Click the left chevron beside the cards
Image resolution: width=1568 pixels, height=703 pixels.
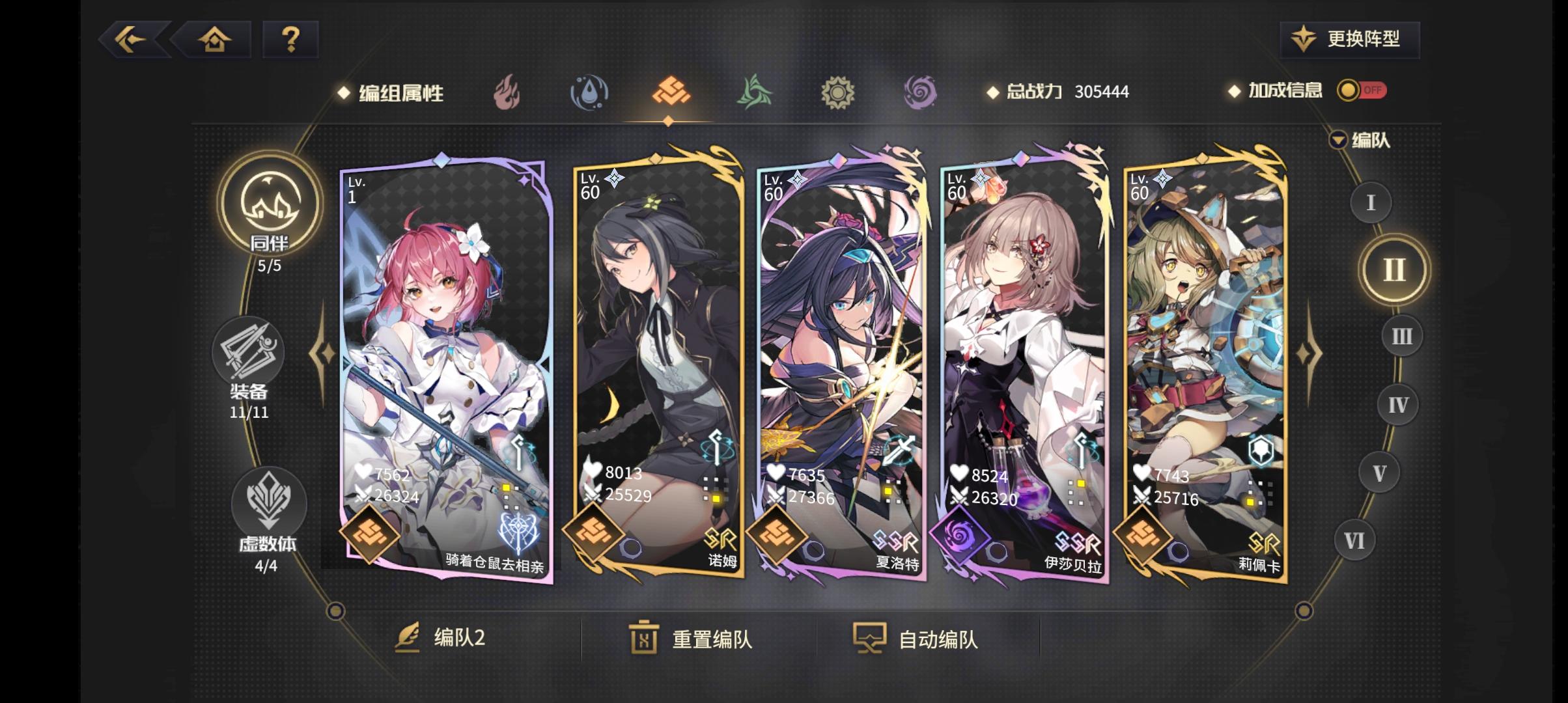(320, 351)
